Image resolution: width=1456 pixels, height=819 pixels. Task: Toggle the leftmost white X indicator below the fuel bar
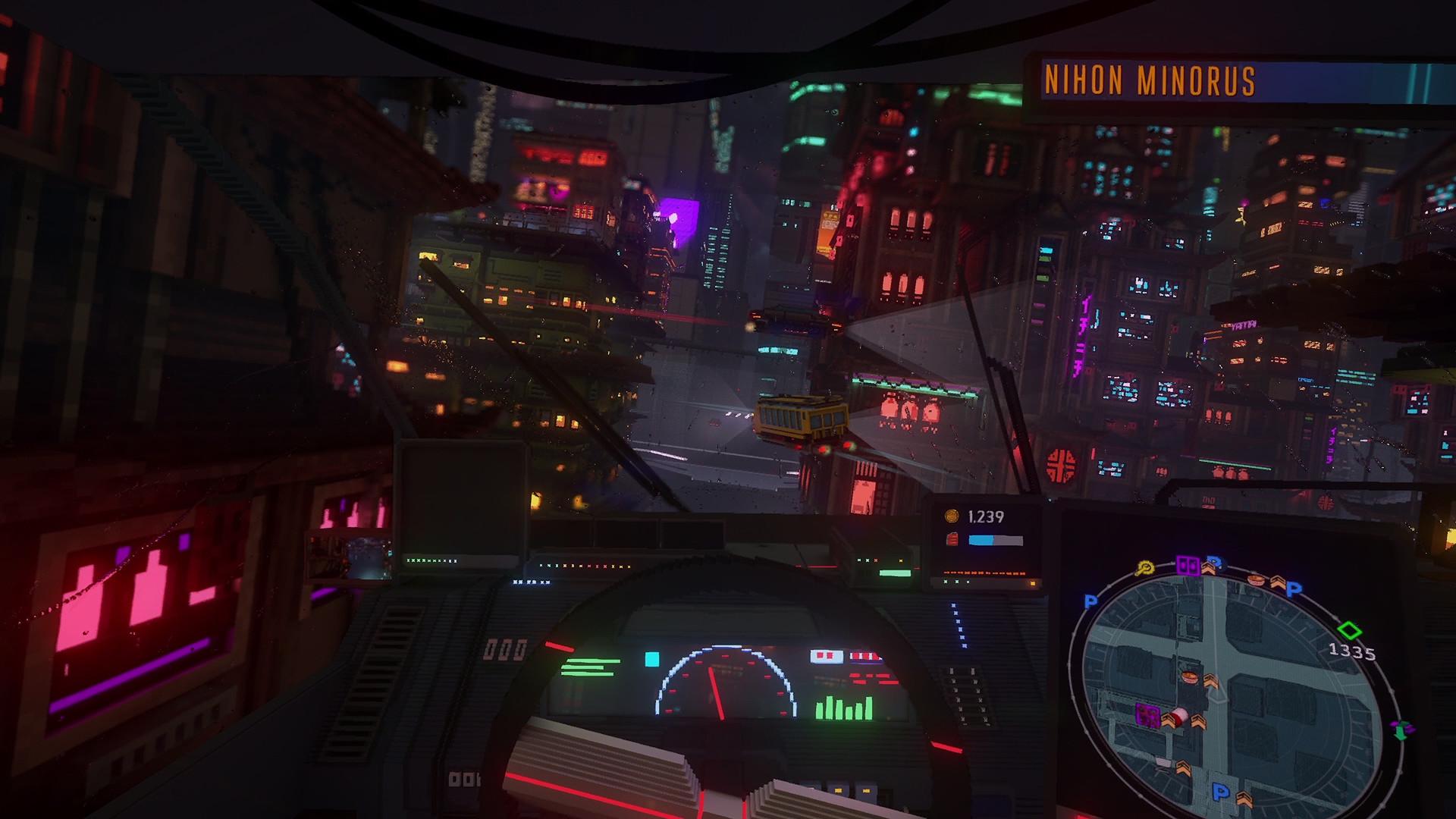tap(946, 582)
